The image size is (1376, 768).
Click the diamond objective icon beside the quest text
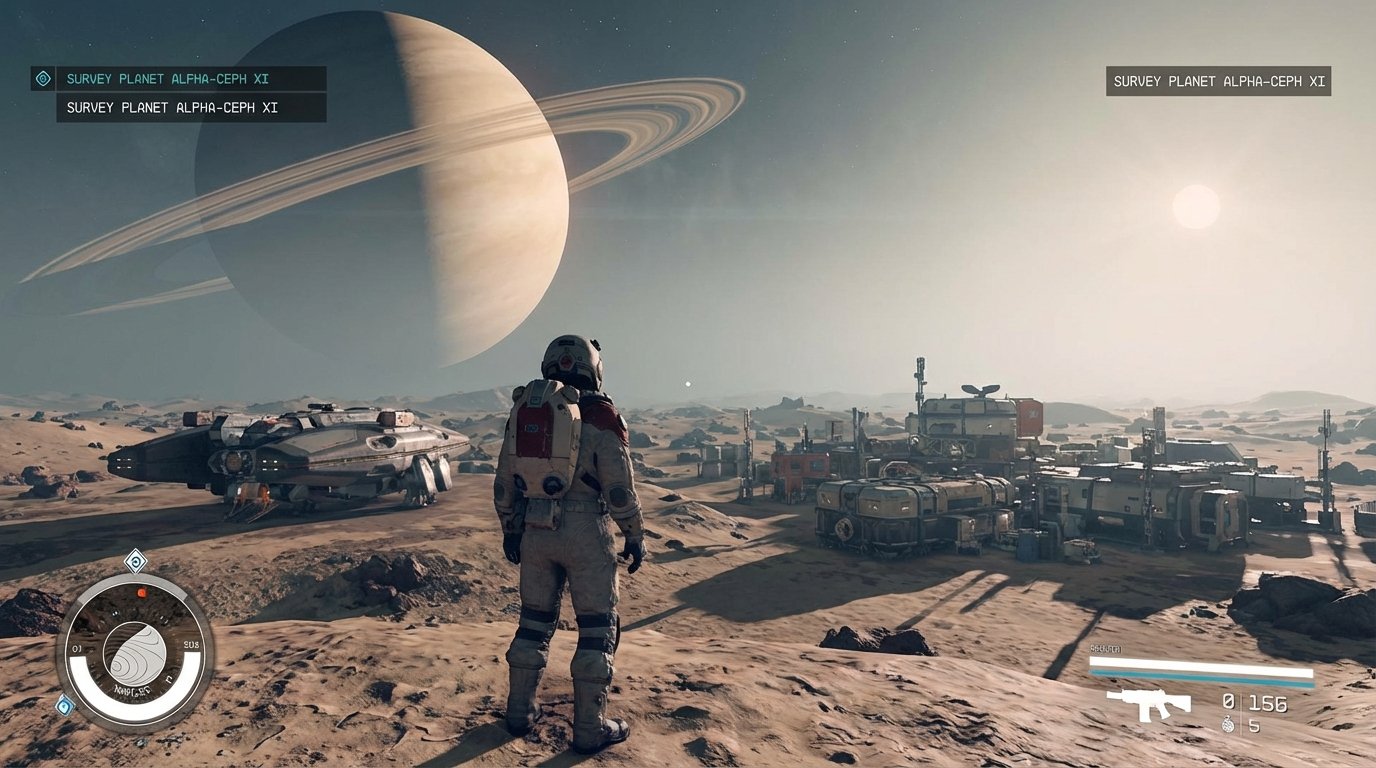[42, 77]
